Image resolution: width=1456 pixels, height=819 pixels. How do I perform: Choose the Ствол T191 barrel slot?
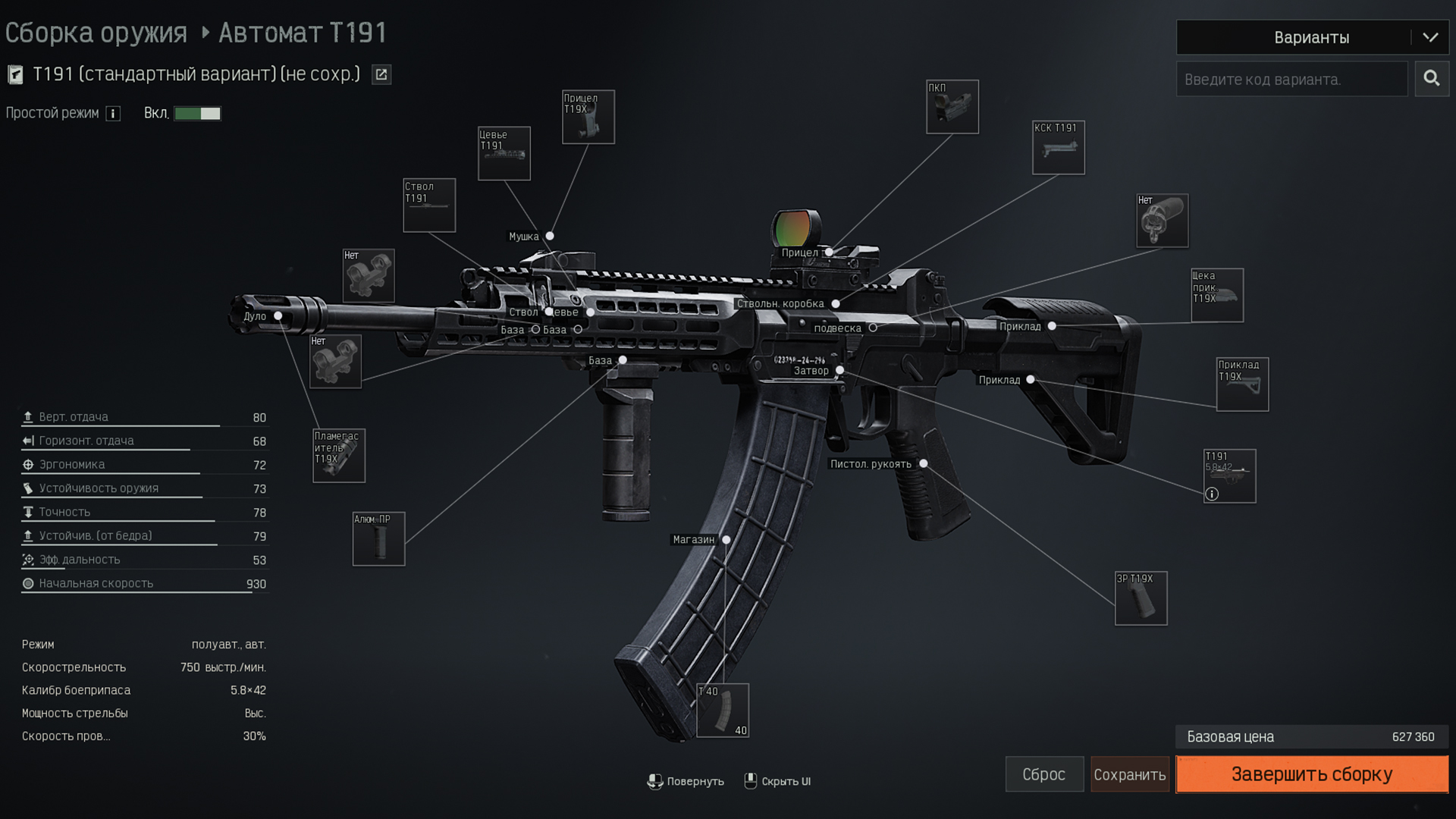[x=429, y=205]
